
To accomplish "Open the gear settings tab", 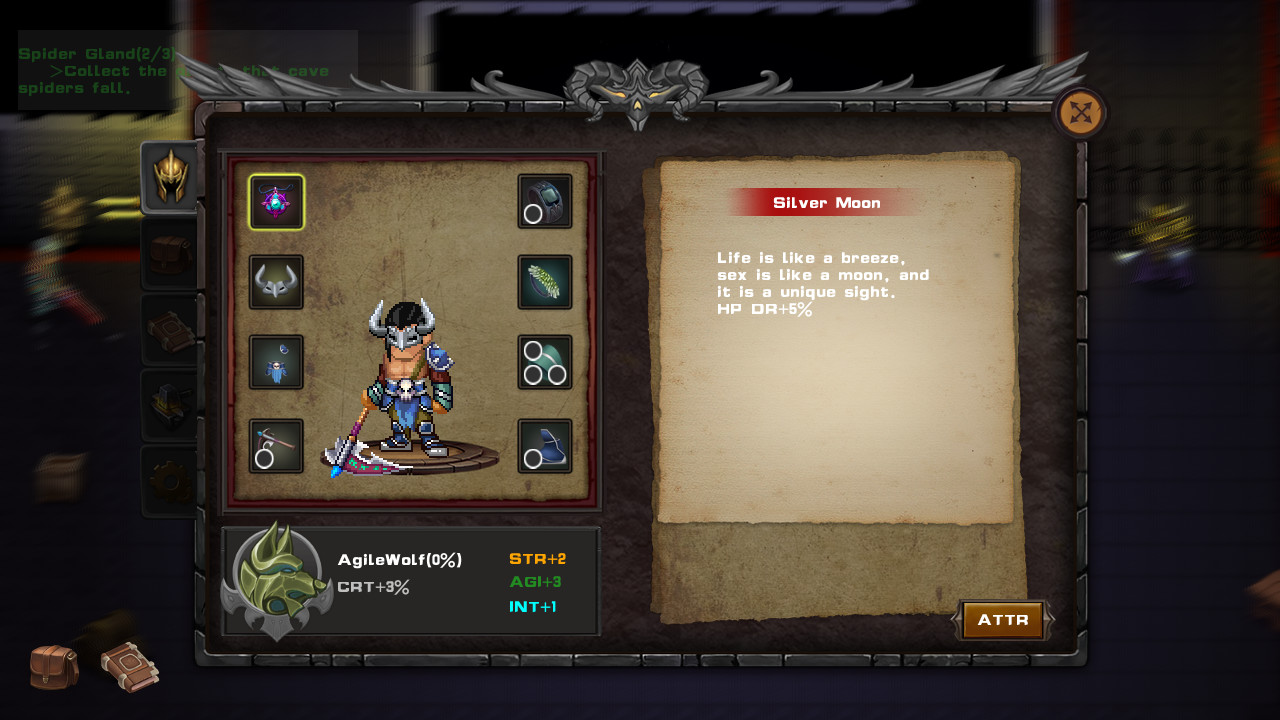I will pyautogui.click(x=171, y=482).
